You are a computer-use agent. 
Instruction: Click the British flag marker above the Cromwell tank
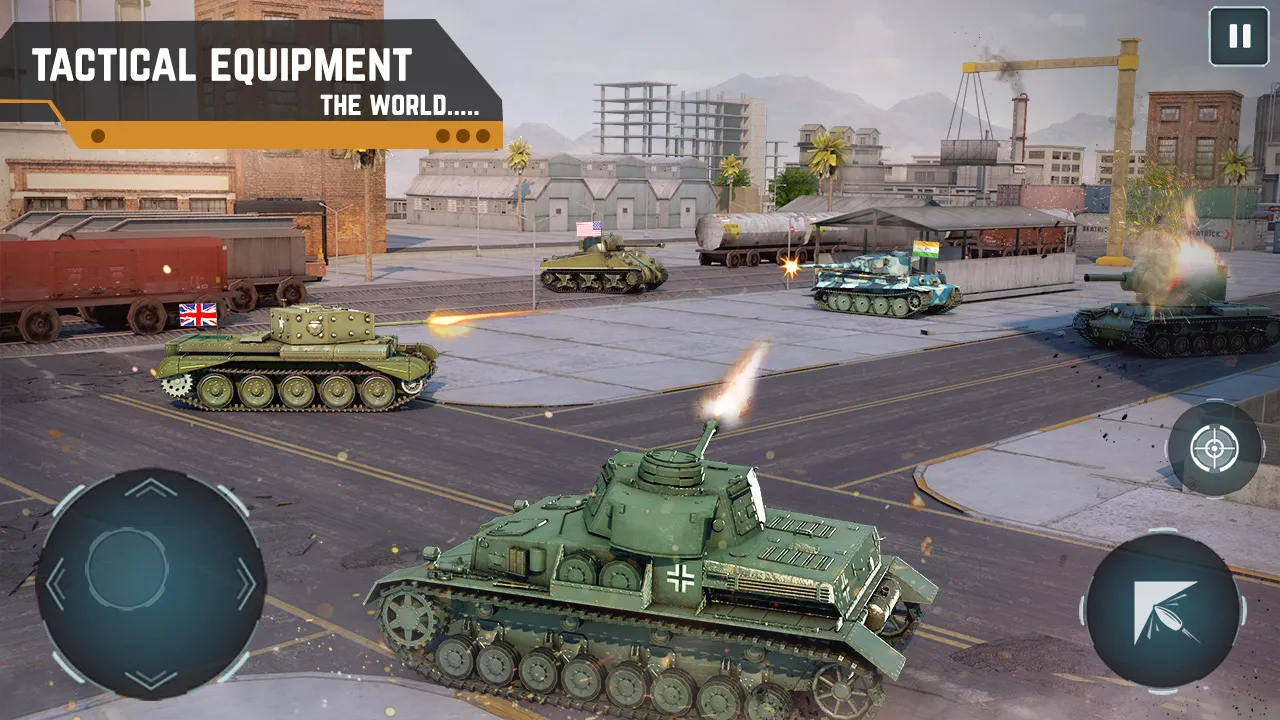click(198, 314)
